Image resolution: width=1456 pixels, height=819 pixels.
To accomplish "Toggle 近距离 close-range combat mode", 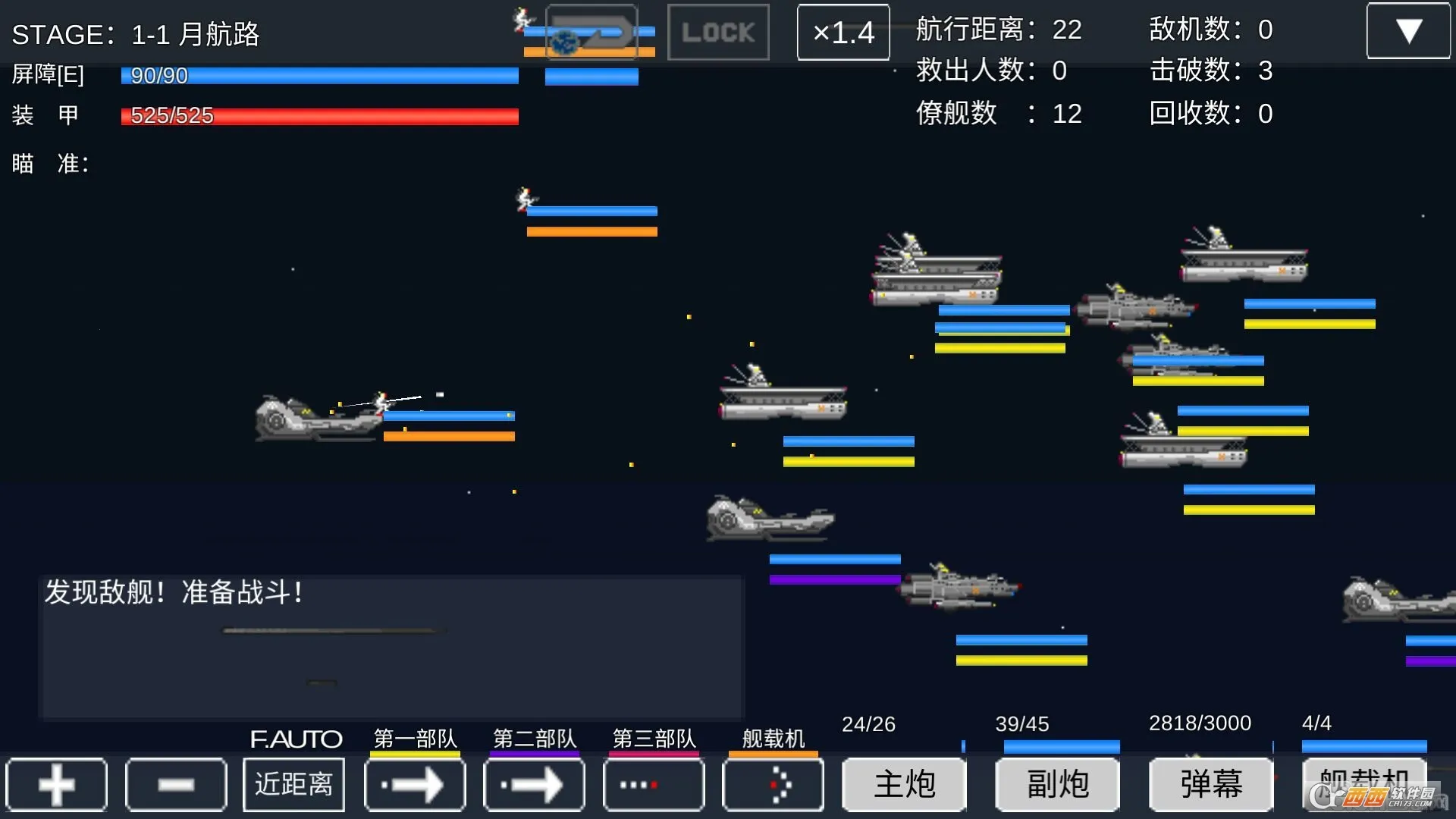I will (x=293, y=785).
